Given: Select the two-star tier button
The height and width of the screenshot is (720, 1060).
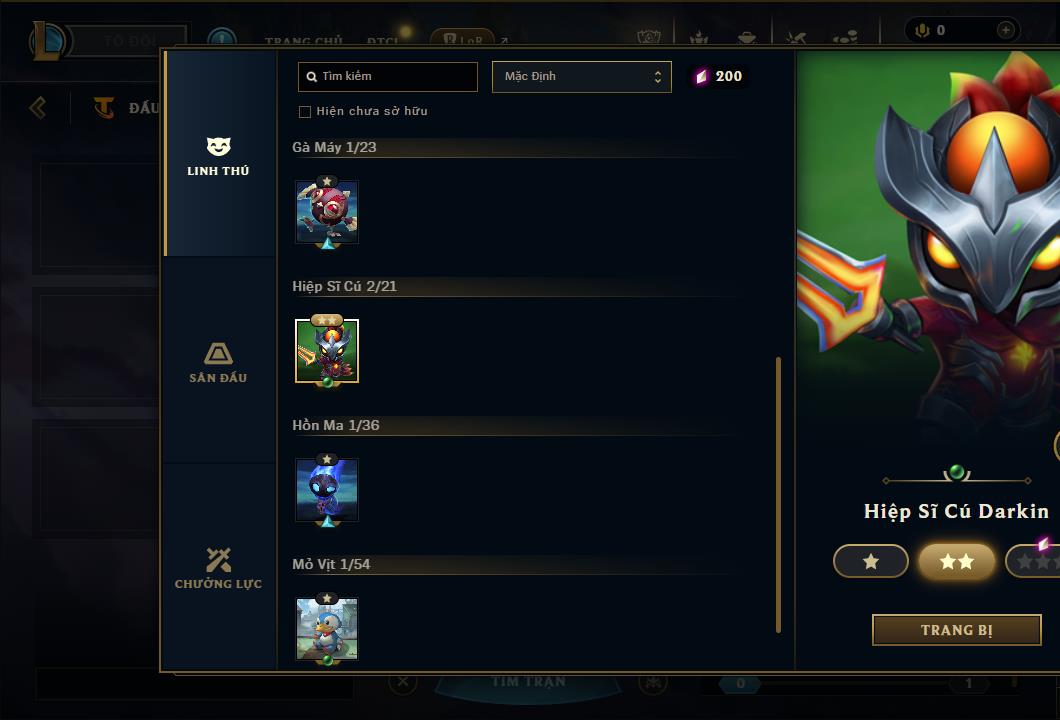Looking at the screenshot, I should pyautogui.click(x=956, y=562).
